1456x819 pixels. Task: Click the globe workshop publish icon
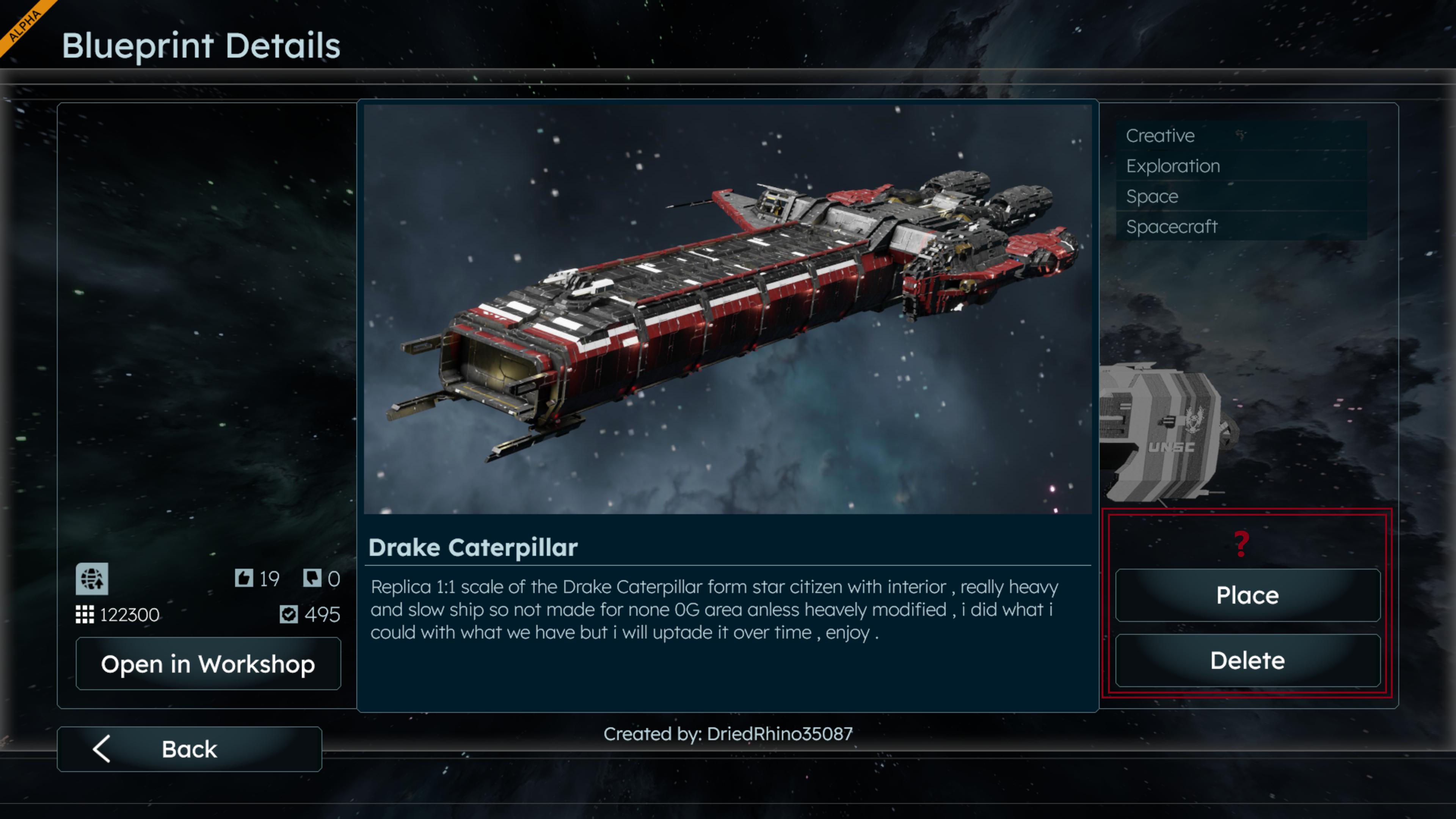[x=92, y=579]
